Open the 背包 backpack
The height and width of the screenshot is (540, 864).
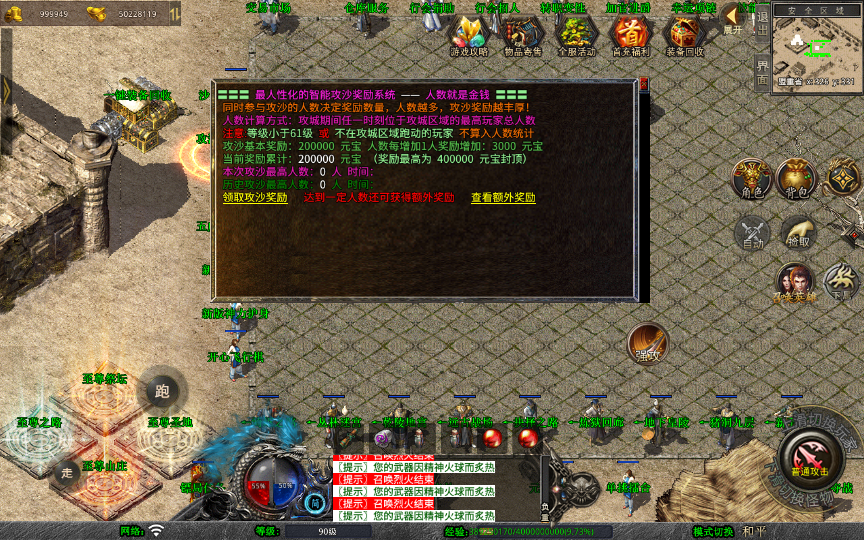coord(797,178)
